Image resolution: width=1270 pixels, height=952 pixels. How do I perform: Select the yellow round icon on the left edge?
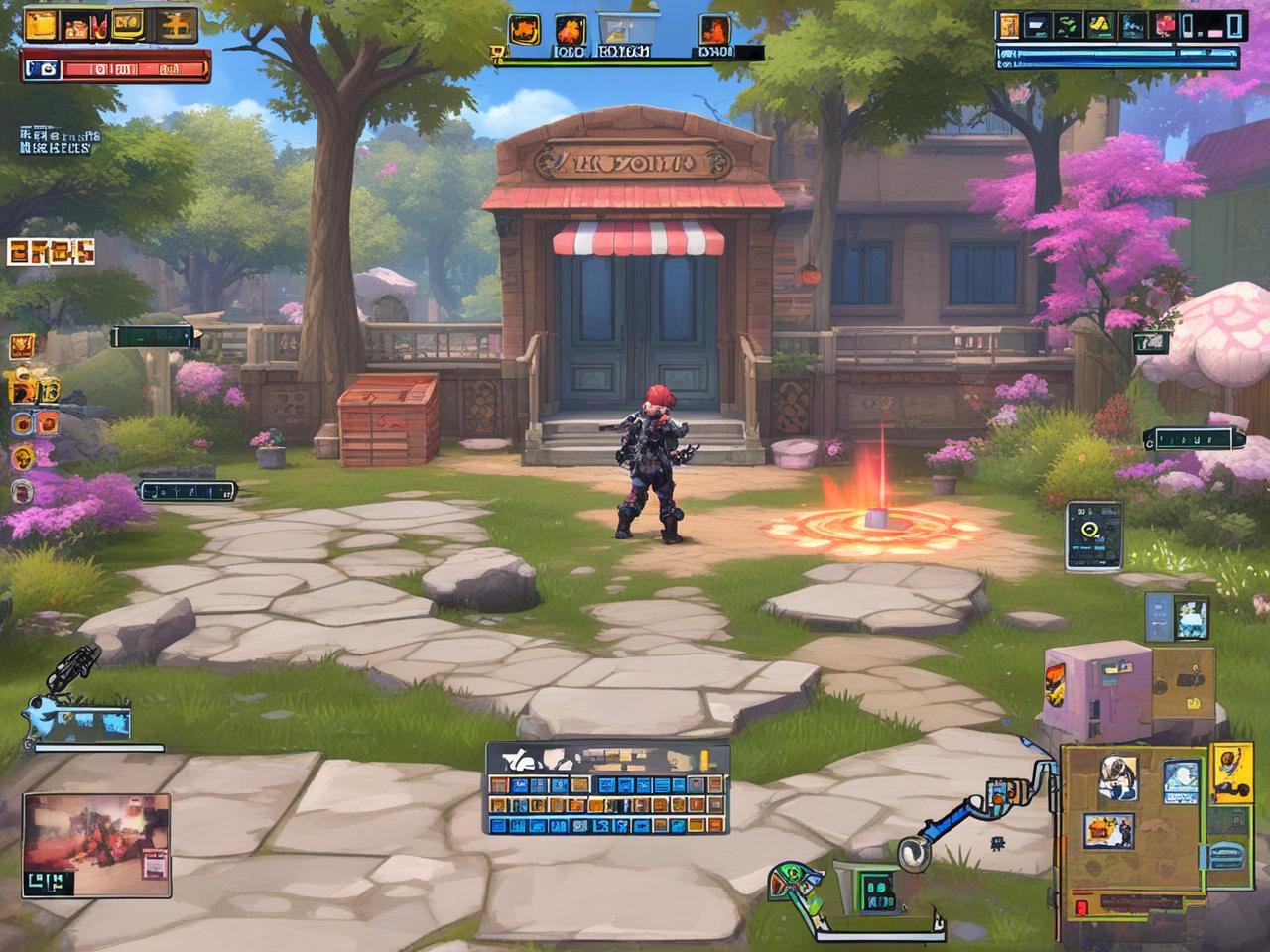point(21,457)
